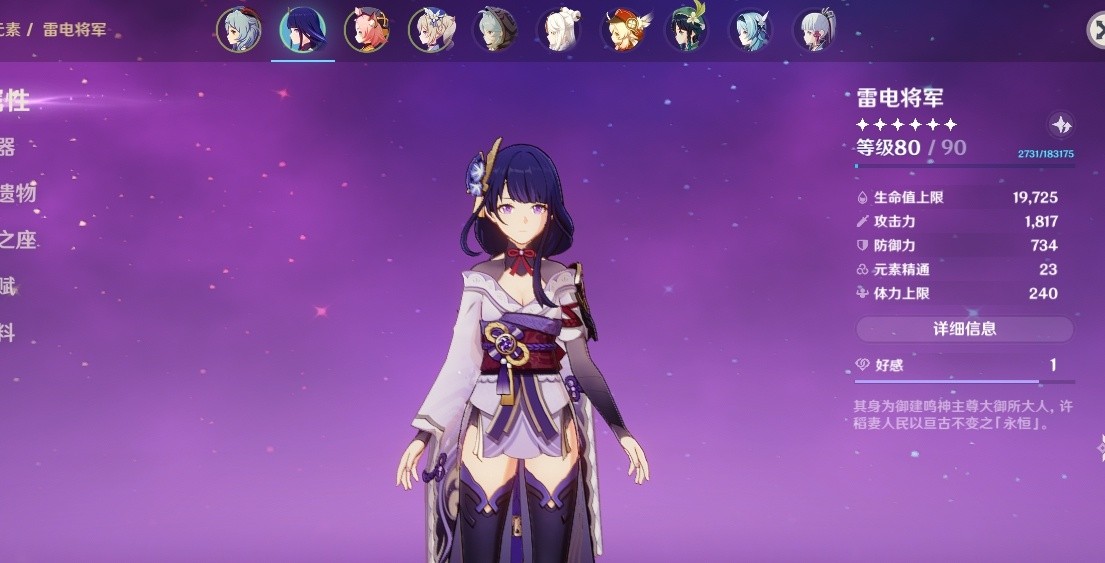1105x563 pixels.
Task: Choose Venti's portrait with green hat
Action: click(687, 30)
